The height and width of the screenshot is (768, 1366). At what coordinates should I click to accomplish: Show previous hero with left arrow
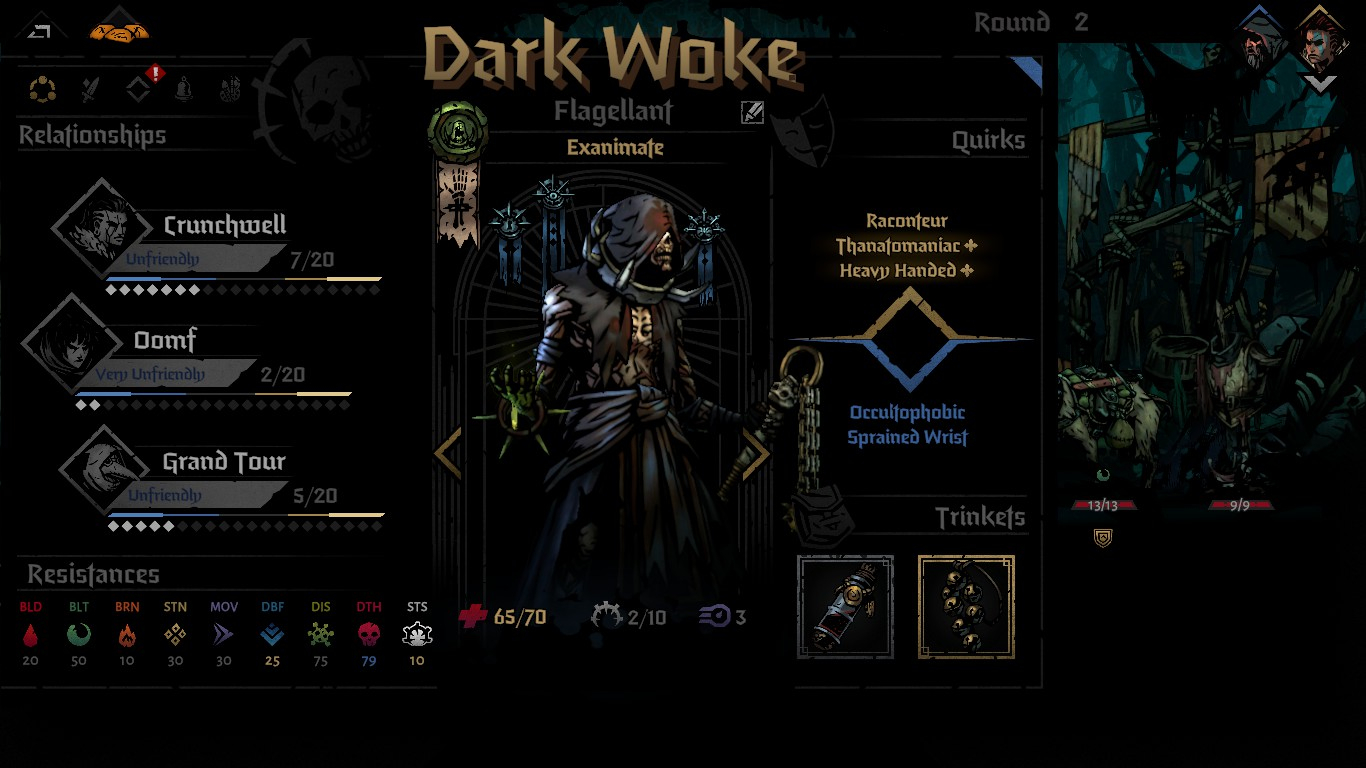coord(448,453)
